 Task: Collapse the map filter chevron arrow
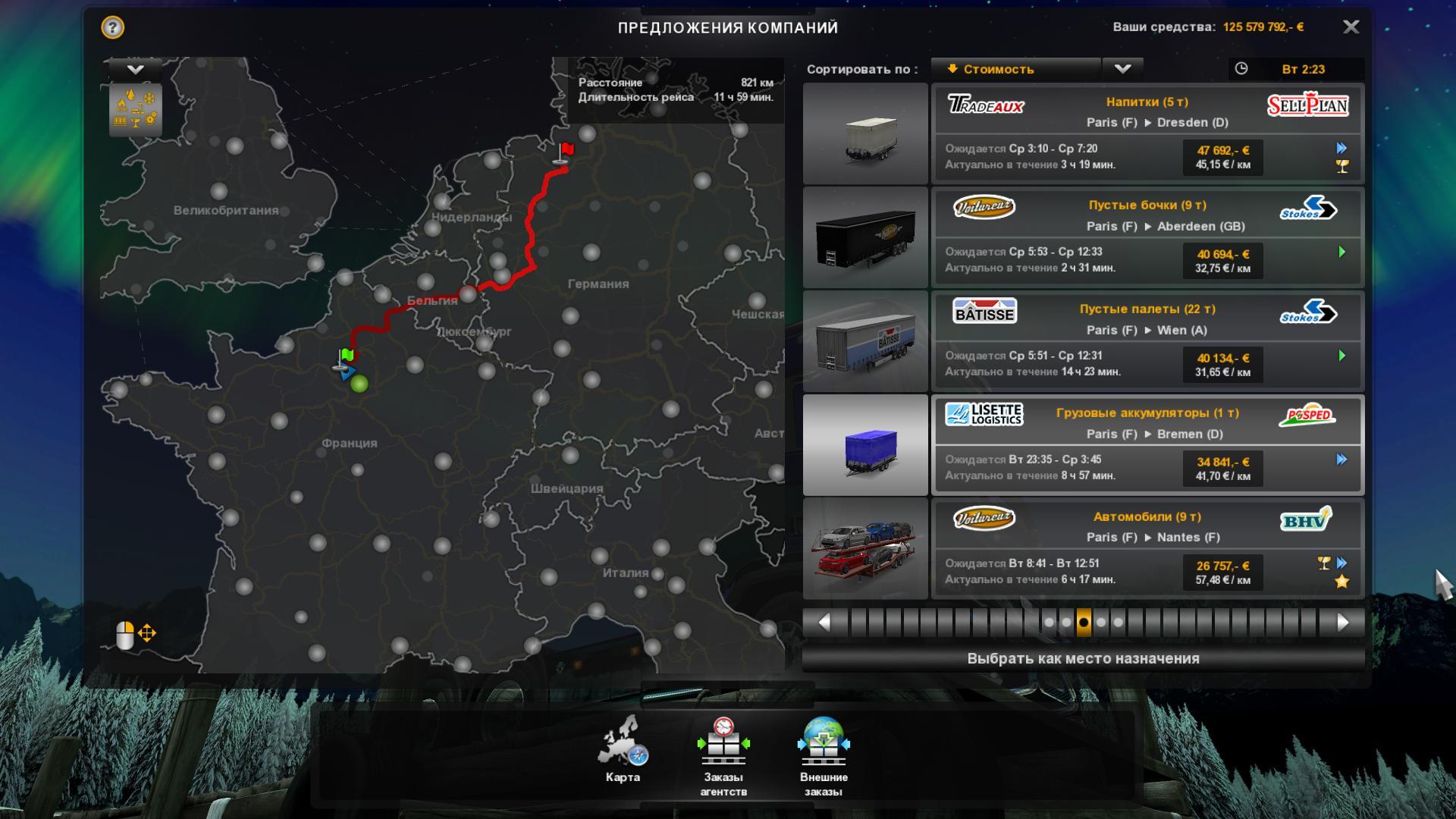click(x=136, y=70)
